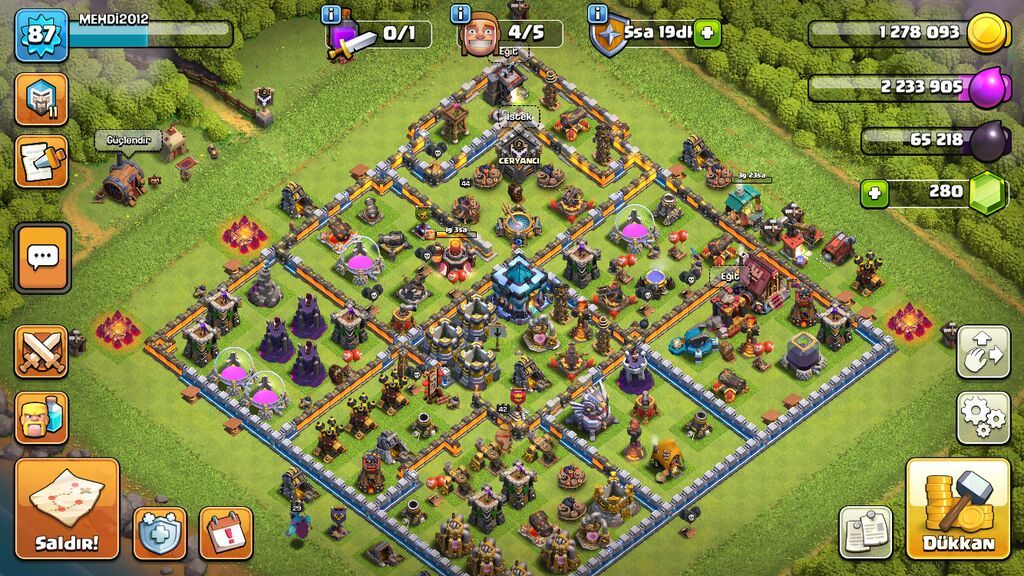Show the level 87 player profile
The image size is (1024, 576).
(x=41, y=35)
